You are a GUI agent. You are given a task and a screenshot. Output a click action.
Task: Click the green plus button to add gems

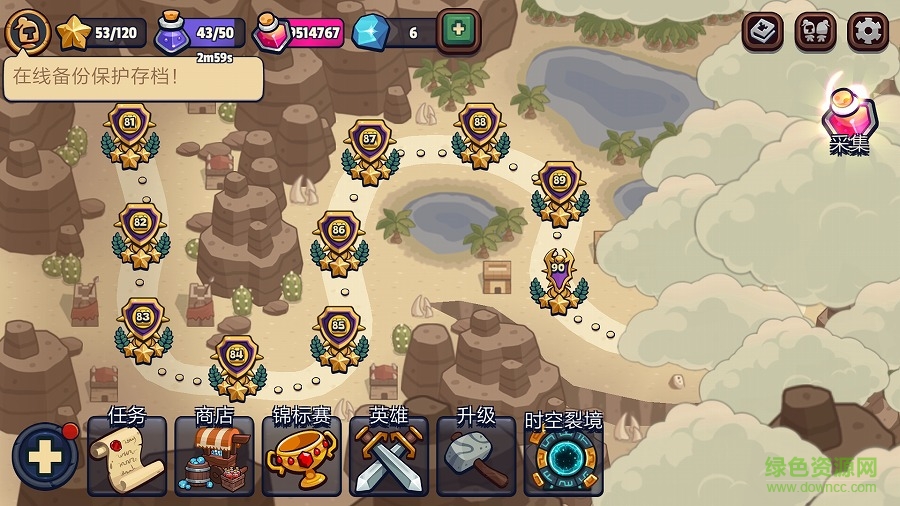click(459, 31)
